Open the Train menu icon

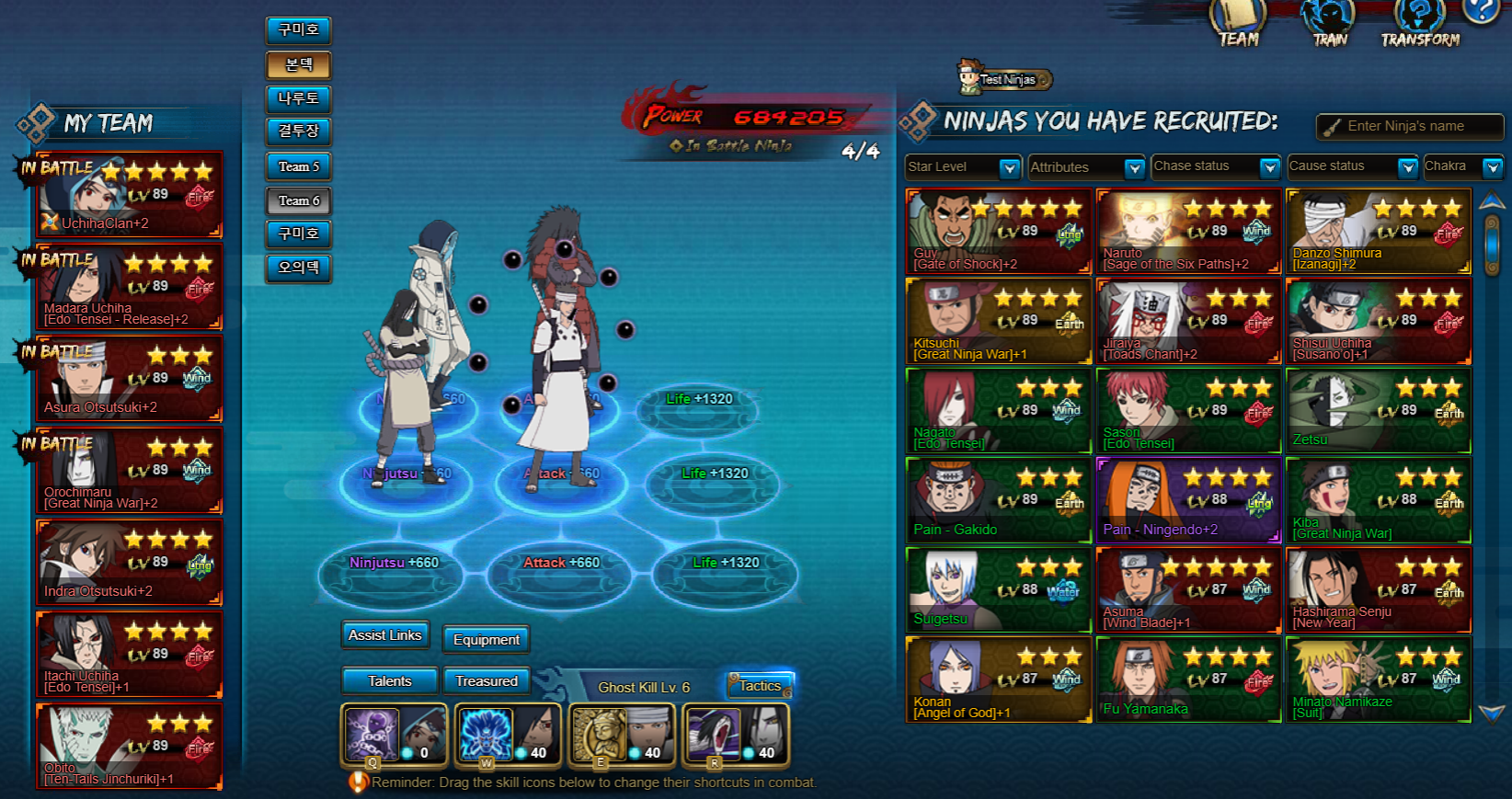coord(1329,23)
